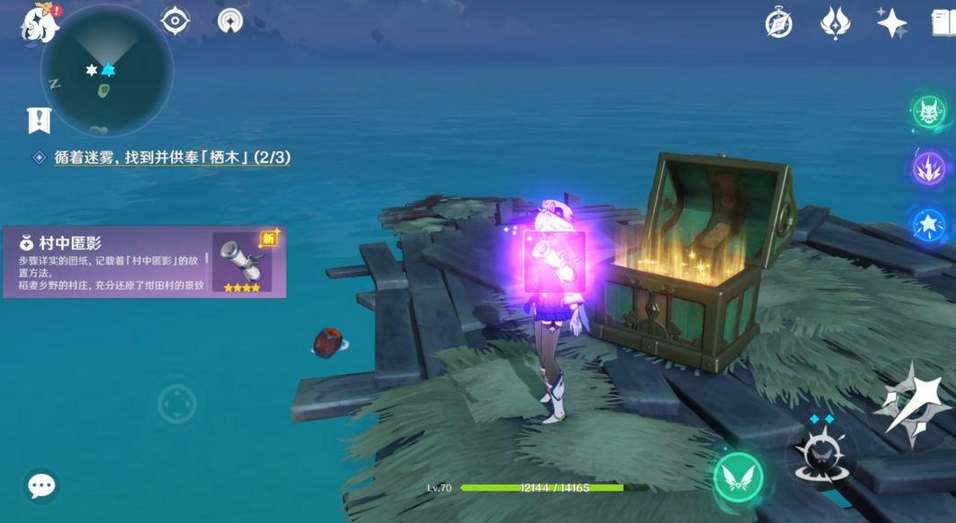
Task: Open the four-pointed star wish icon
Action: point(890,22)
